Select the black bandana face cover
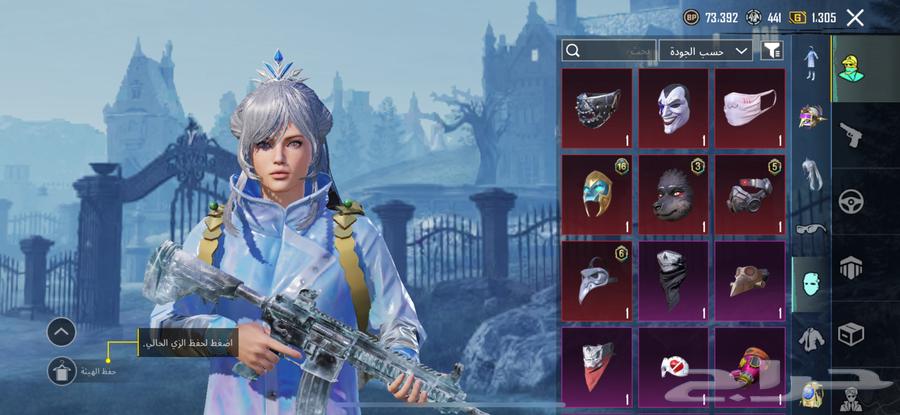Image resolution: width=900 pixels, height=415 pixels. [x=674, y=279]
